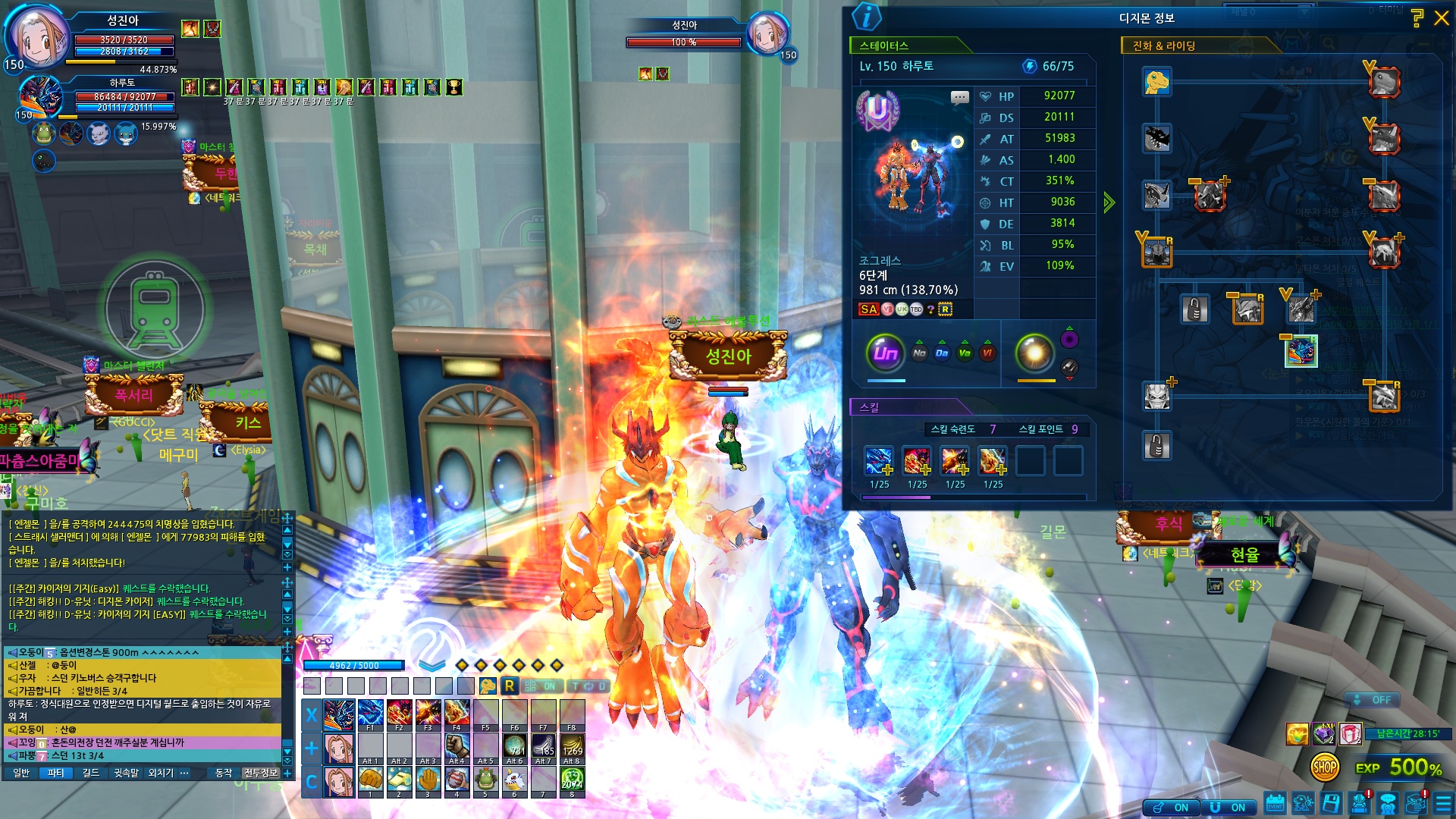Toggle the person icon OFF button
Viewport: 1456px width, 819px height.
tap(1373, 700)
